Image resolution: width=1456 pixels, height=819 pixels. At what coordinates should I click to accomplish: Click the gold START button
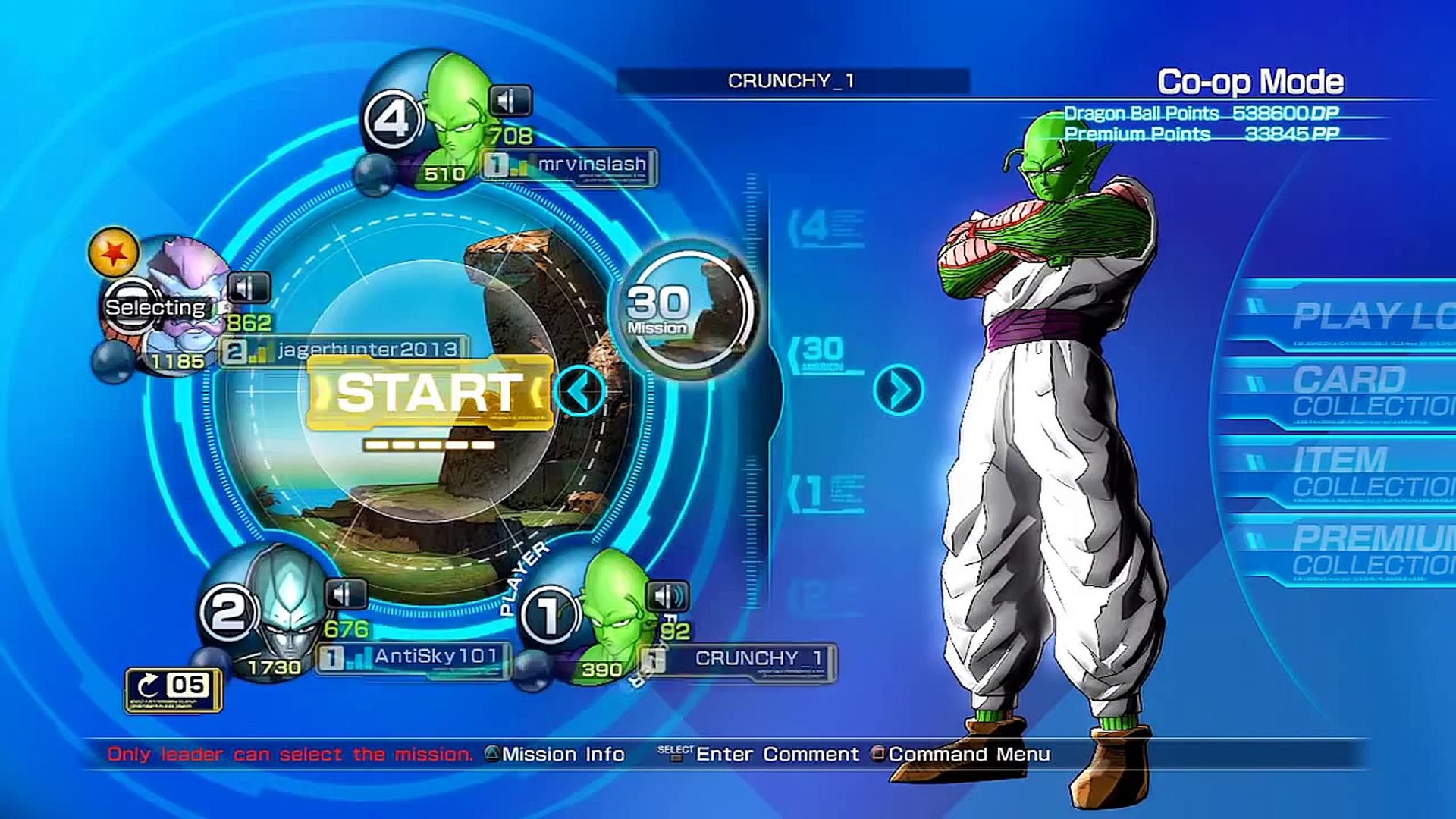429,393
